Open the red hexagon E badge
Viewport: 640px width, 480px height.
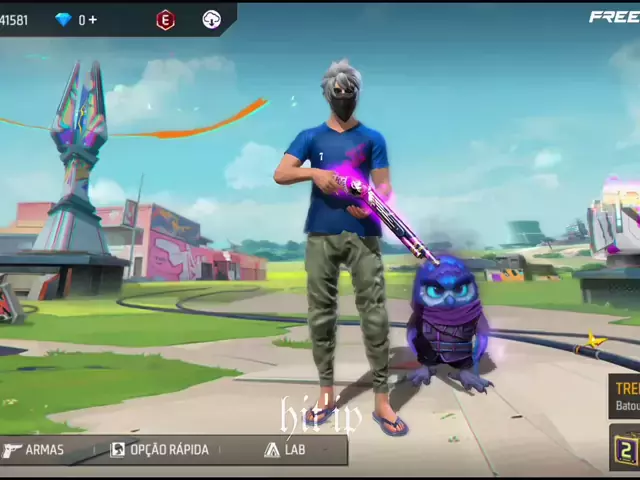point(165,20)
